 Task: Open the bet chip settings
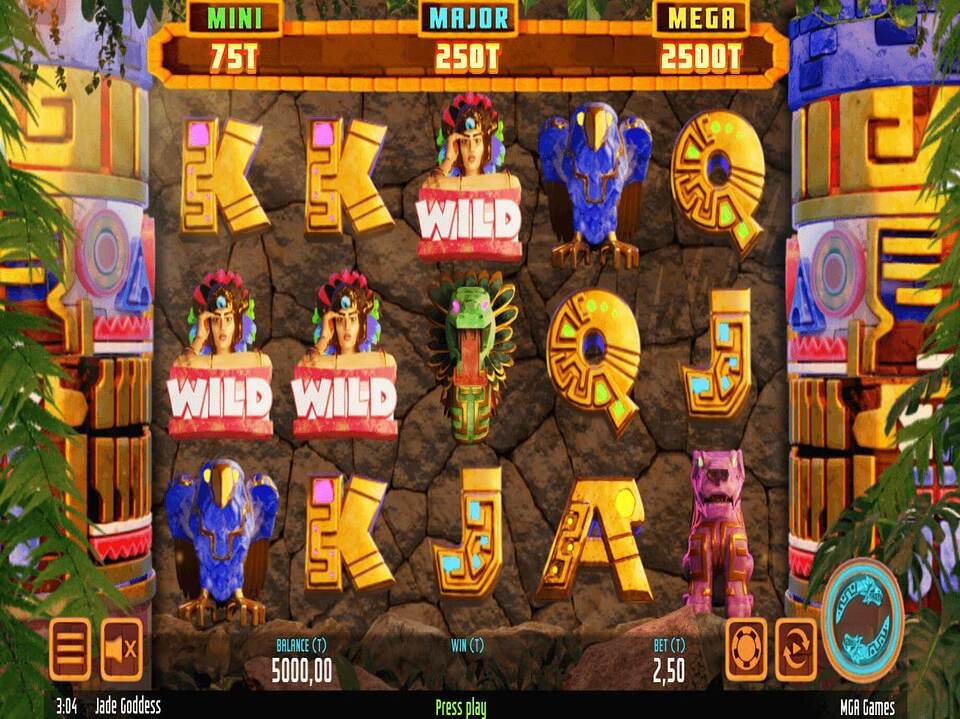(x=746, y=649)
